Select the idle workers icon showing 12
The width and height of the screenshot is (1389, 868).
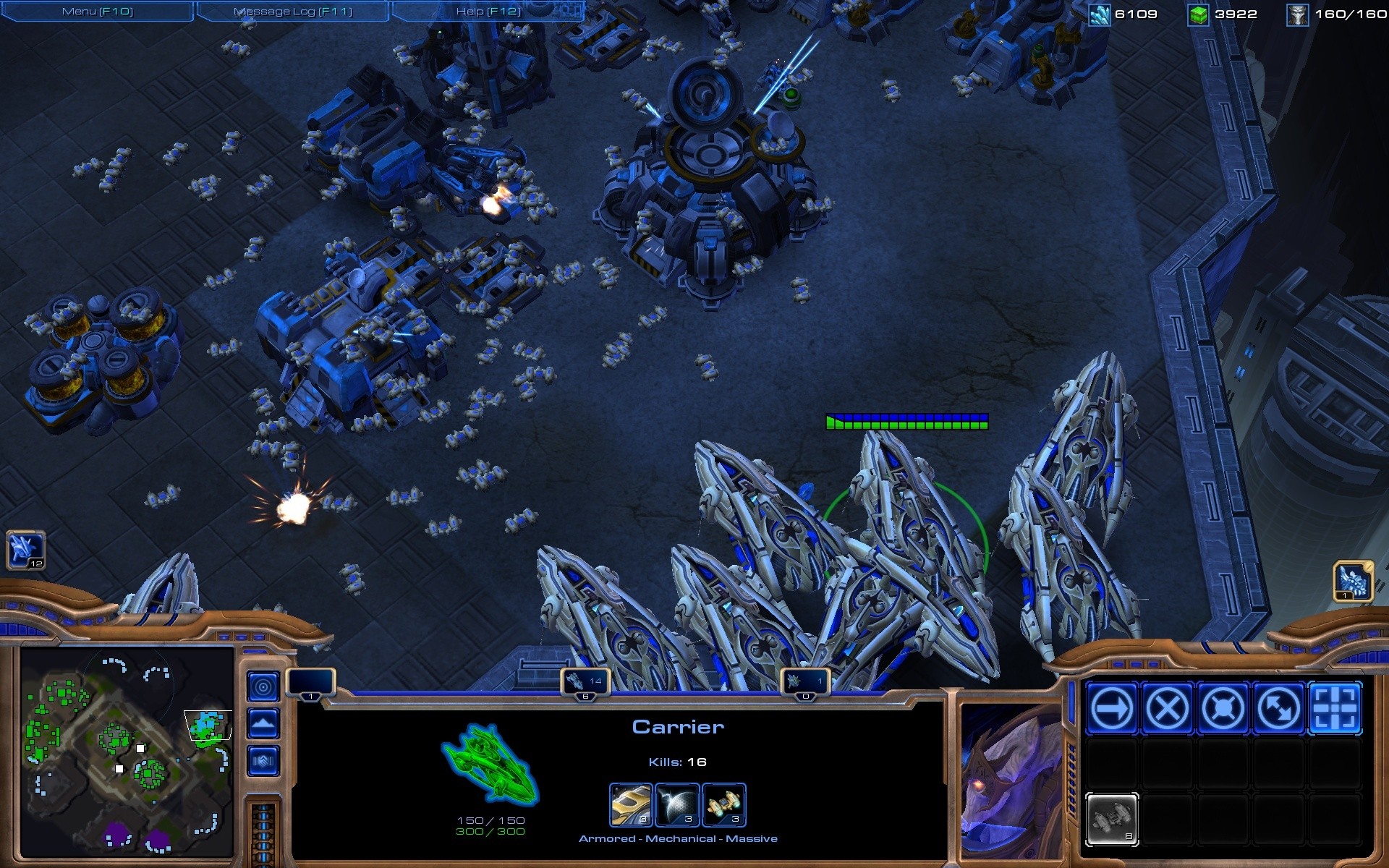click(26, 550)
